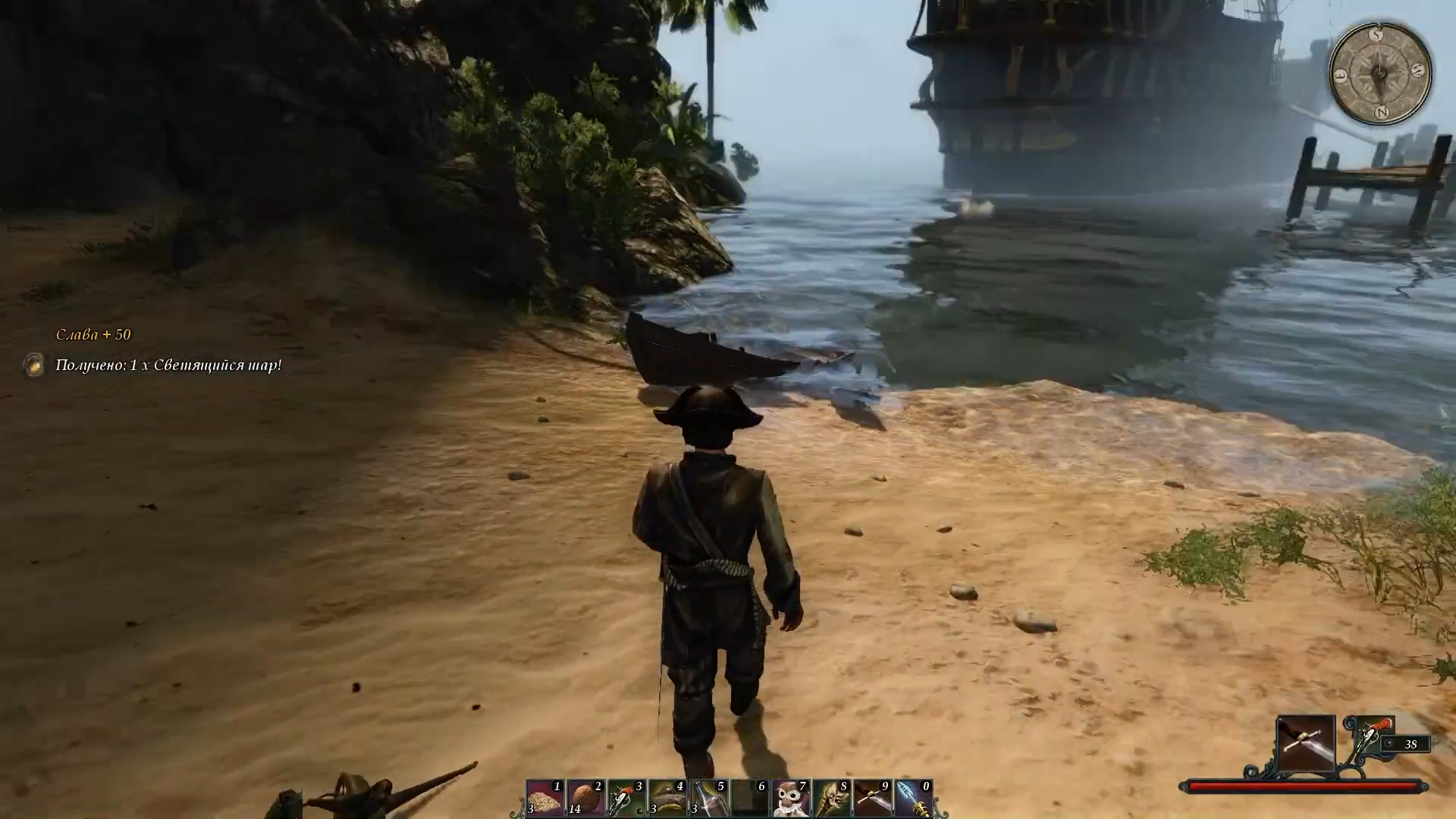Select the pistol in hotbar slot 3
The height and width of the screenshot is (819, 1456).
tap(627, 799)
